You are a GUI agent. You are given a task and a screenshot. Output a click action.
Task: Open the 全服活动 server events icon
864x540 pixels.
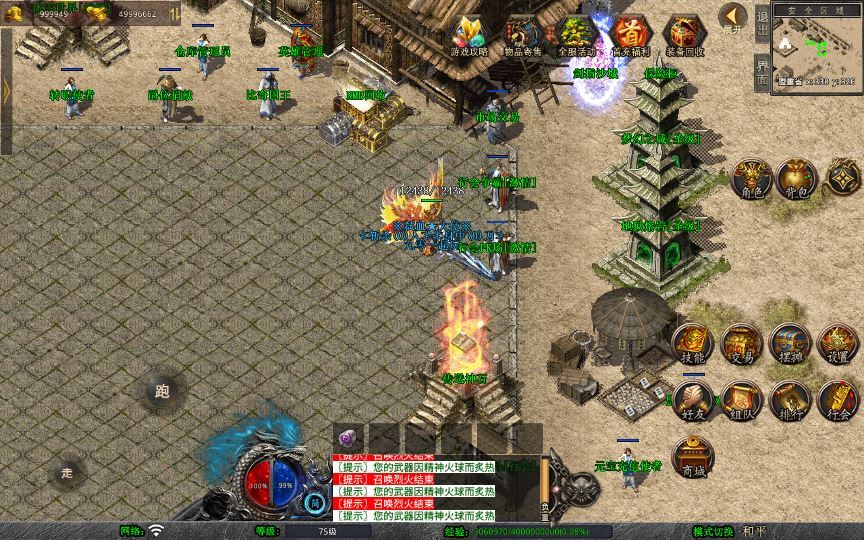577,35
